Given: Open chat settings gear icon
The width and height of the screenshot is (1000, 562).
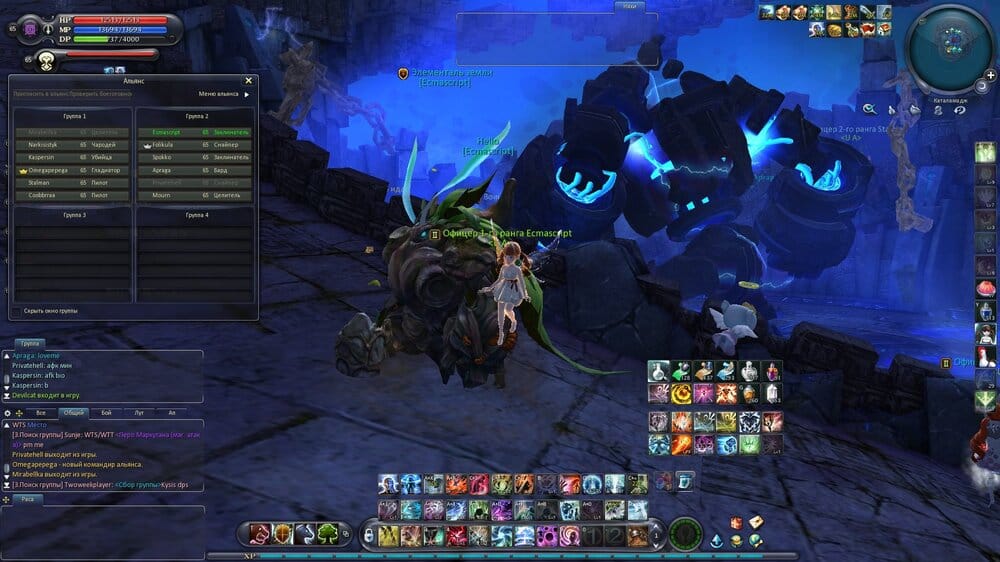Looking at the screenshot, I should (8, 412).
